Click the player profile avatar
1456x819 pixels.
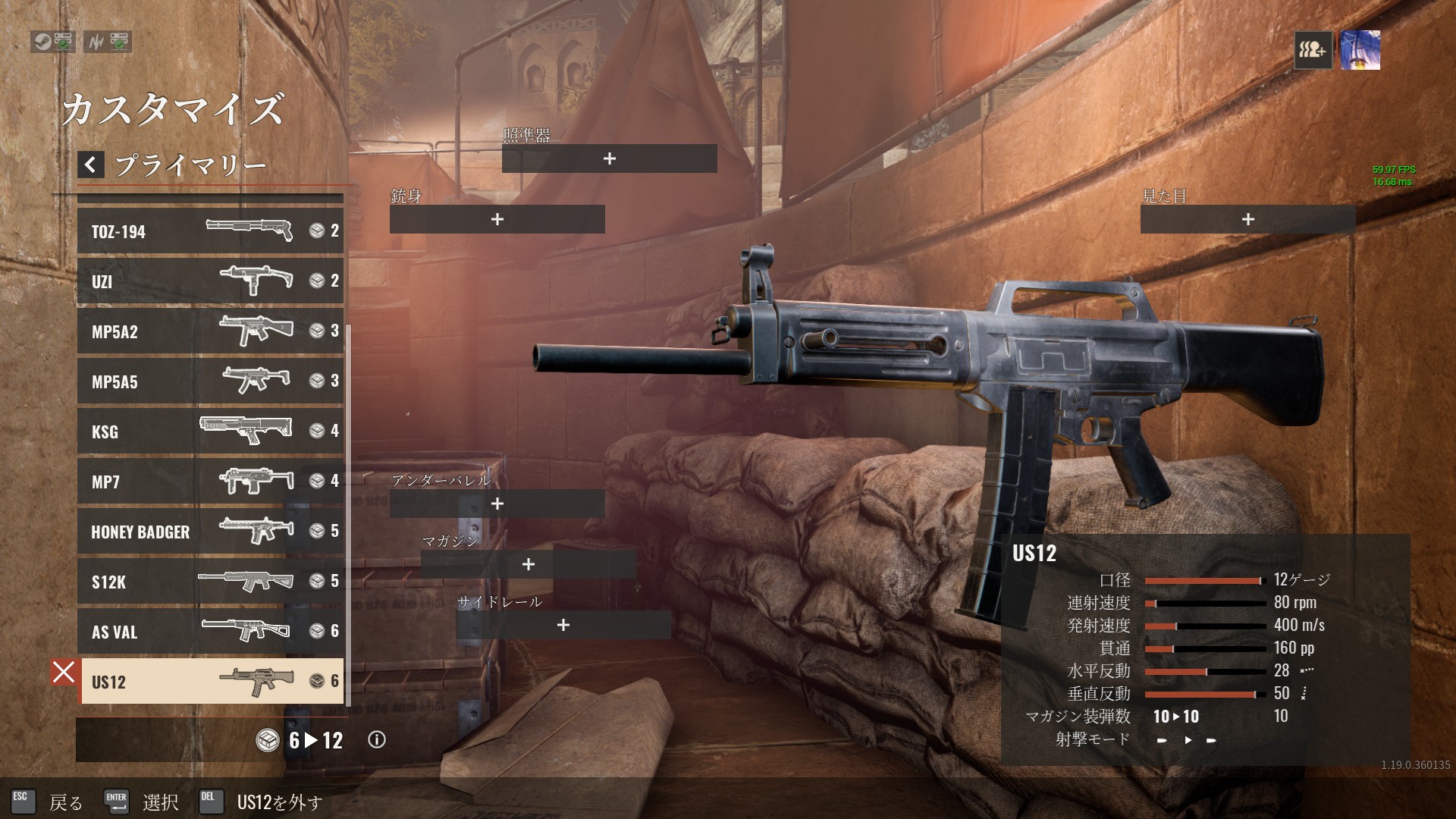(1360, 50)
